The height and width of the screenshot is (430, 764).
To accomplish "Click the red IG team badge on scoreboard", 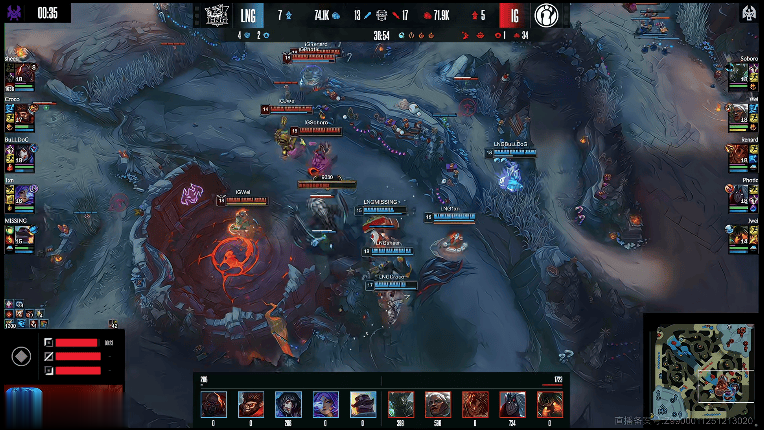I will click(x=513, y=15).
